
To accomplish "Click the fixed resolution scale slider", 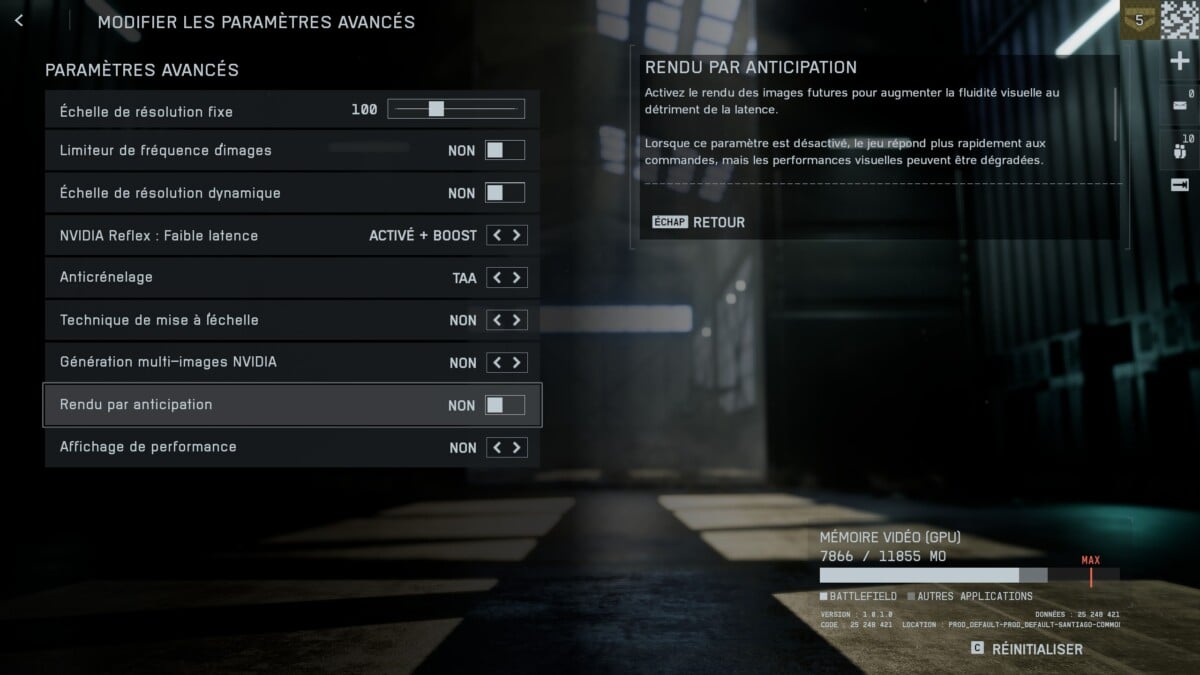I will [x=456, y=109].
